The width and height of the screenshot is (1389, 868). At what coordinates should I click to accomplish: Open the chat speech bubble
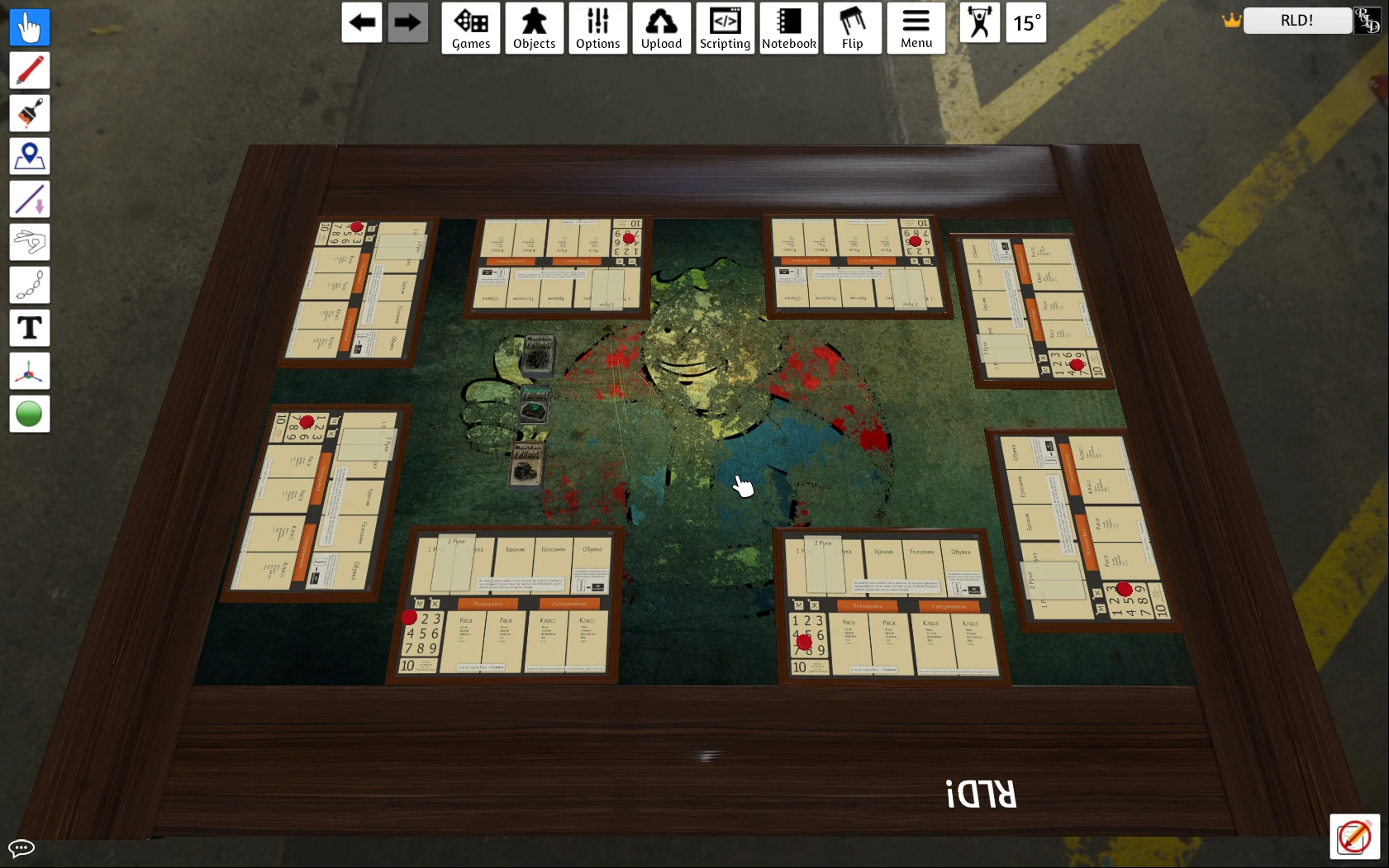(x=21, y=848)
